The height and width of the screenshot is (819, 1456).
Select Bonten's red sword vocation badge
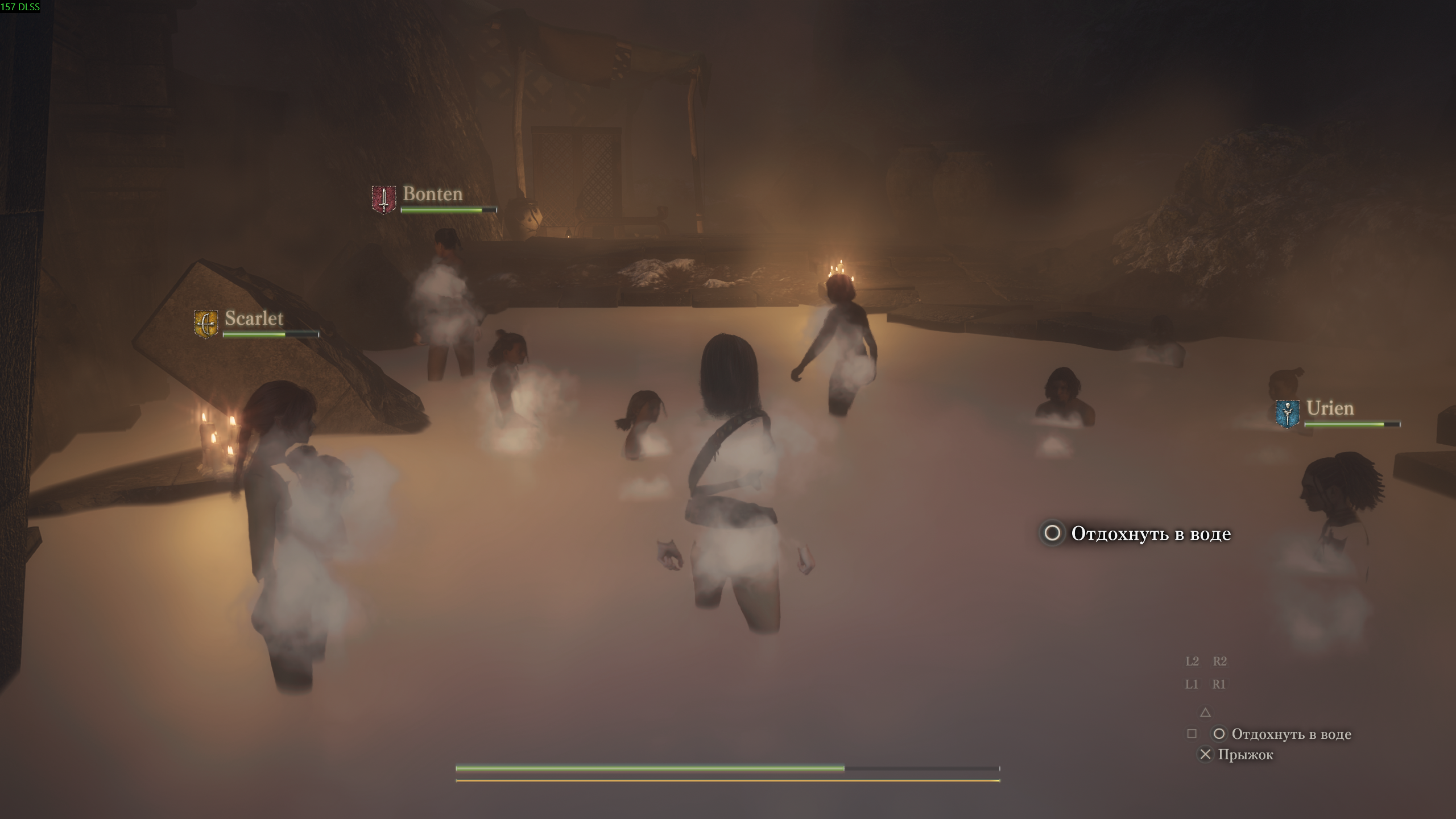pyautogui.click(x=383, y=199)
